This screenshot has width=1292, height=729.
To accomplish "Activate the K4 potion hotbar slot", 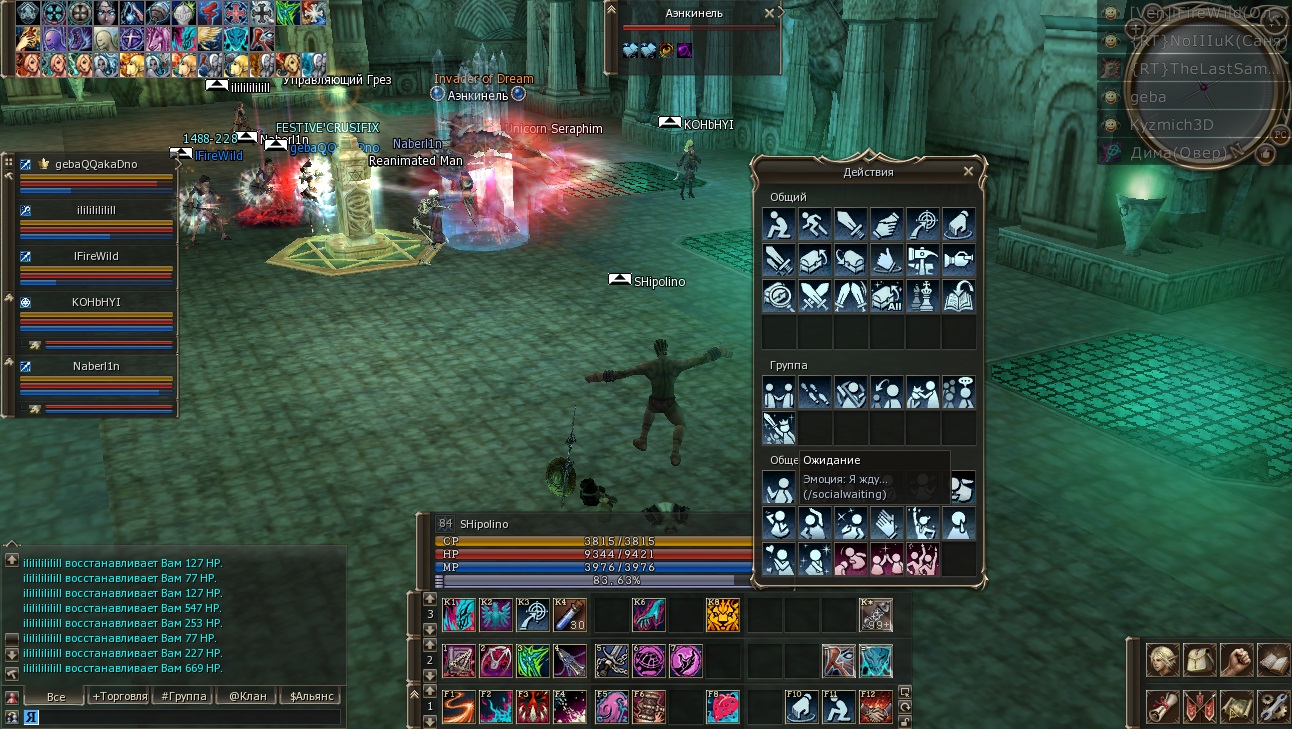I will 570,615.
